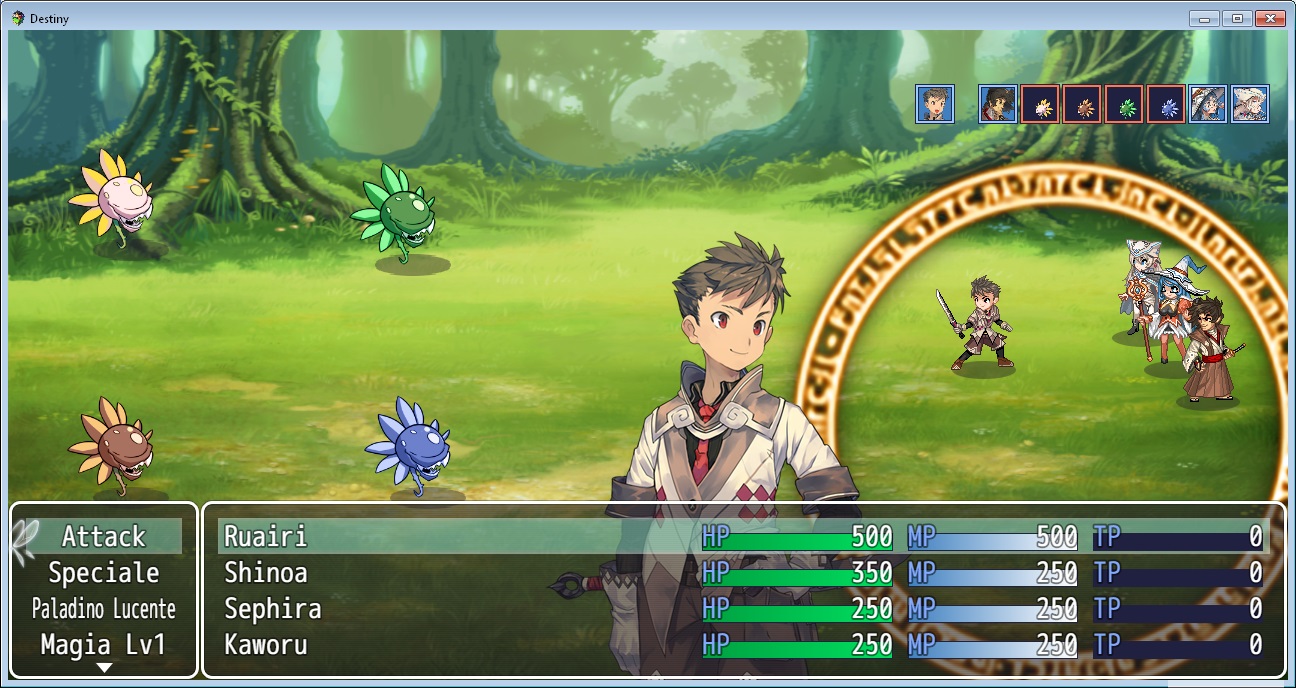Open the Magia Lv1 spell list

coord(104,645)
